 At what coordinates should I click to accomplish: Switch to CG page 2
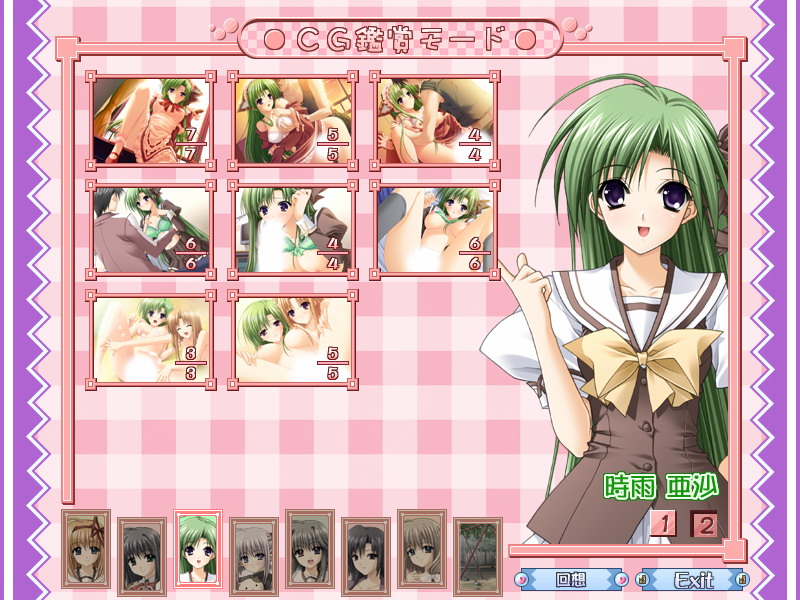point(705,523)
